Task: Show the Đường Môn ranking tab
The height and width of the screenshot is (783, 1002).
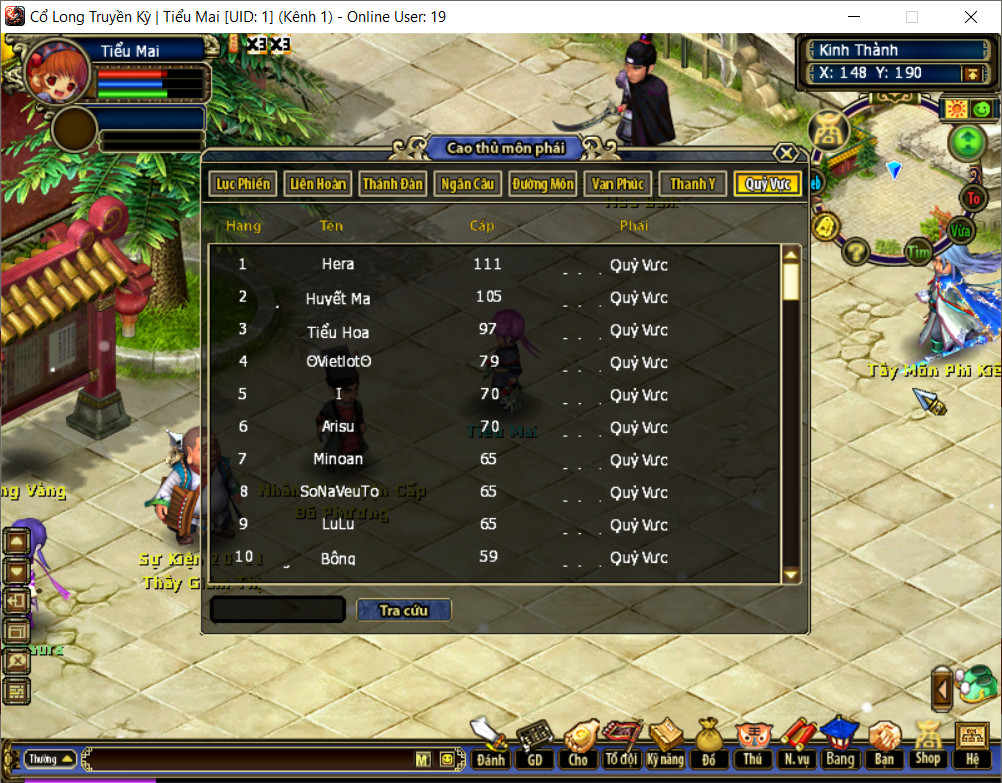Action: click(542, 184)
